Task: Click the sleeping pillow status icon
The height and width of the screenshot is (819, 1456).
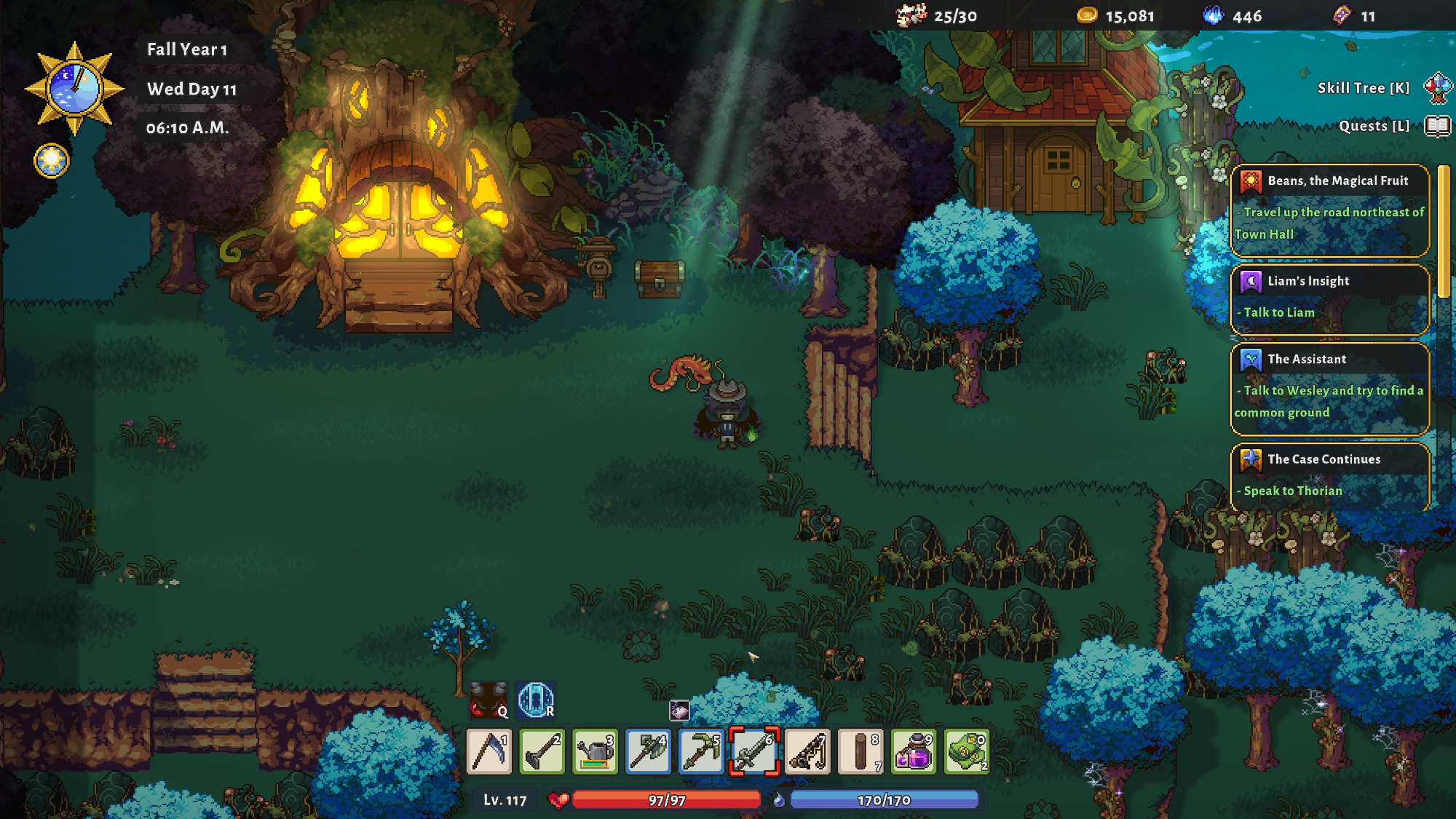Action: coord(679,710)
